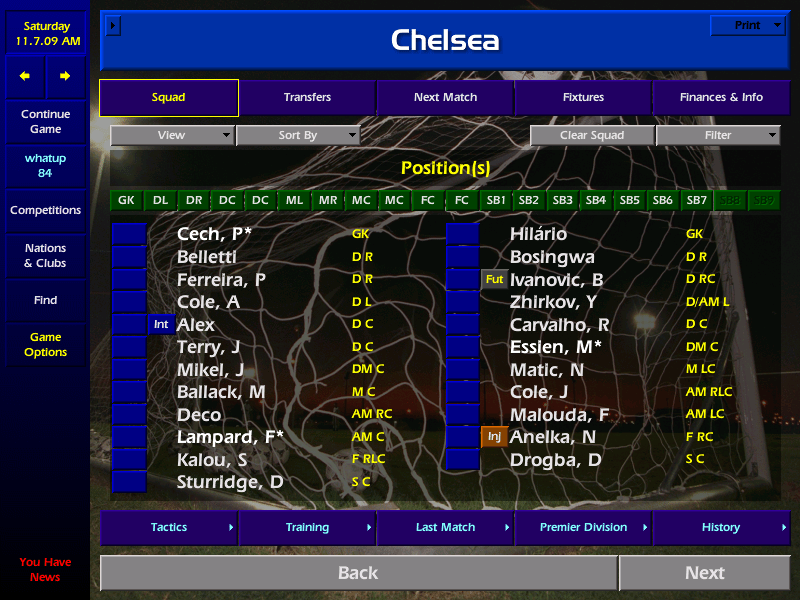This screenshot has width=800, height=600.
Task: Open Finances & Info tab
Action: tap(721, 98)
